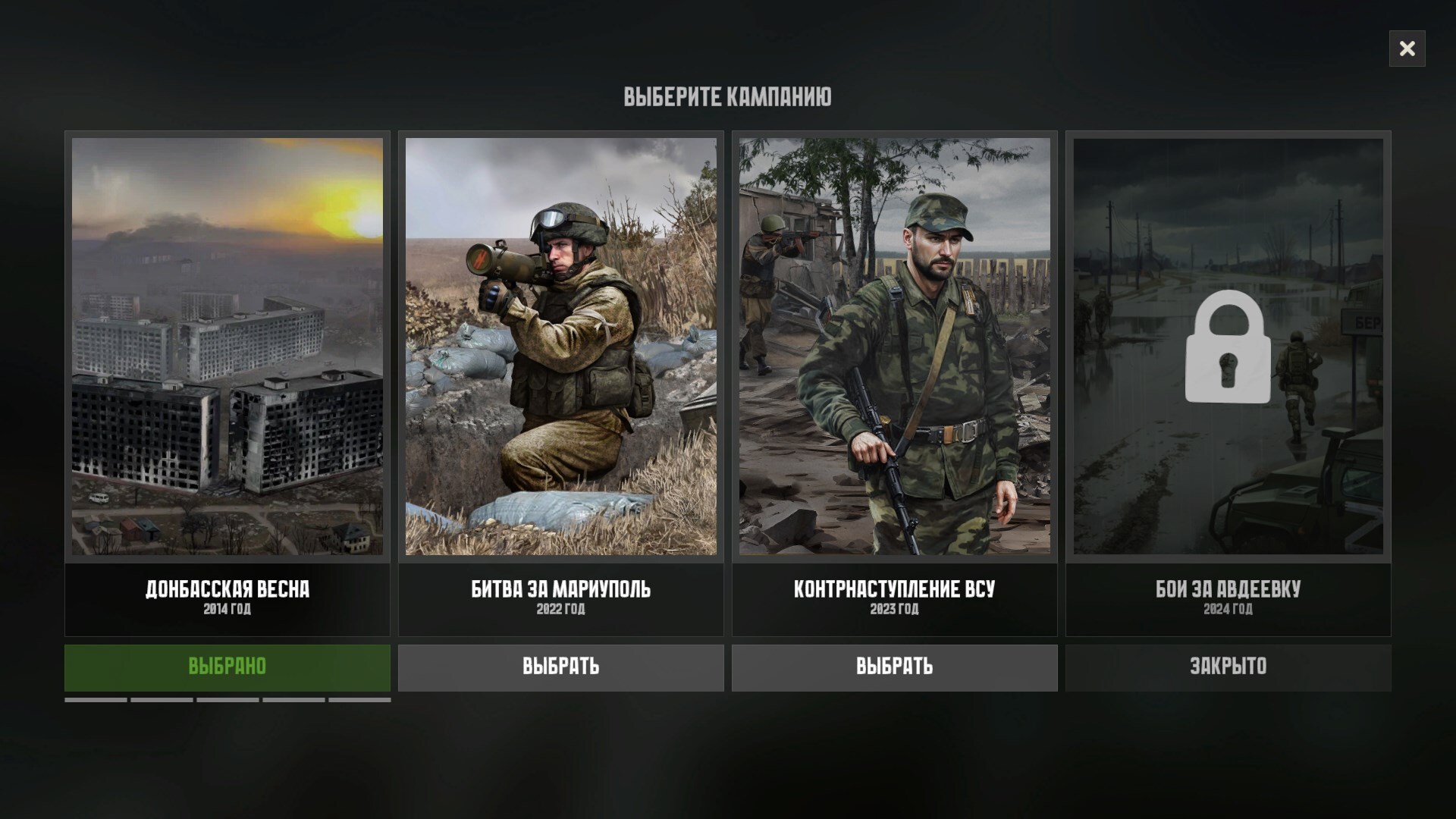This screenshot has height=819, width=1456.
Task: Click the green Выбрано button
Action: (x=227, y=667)
